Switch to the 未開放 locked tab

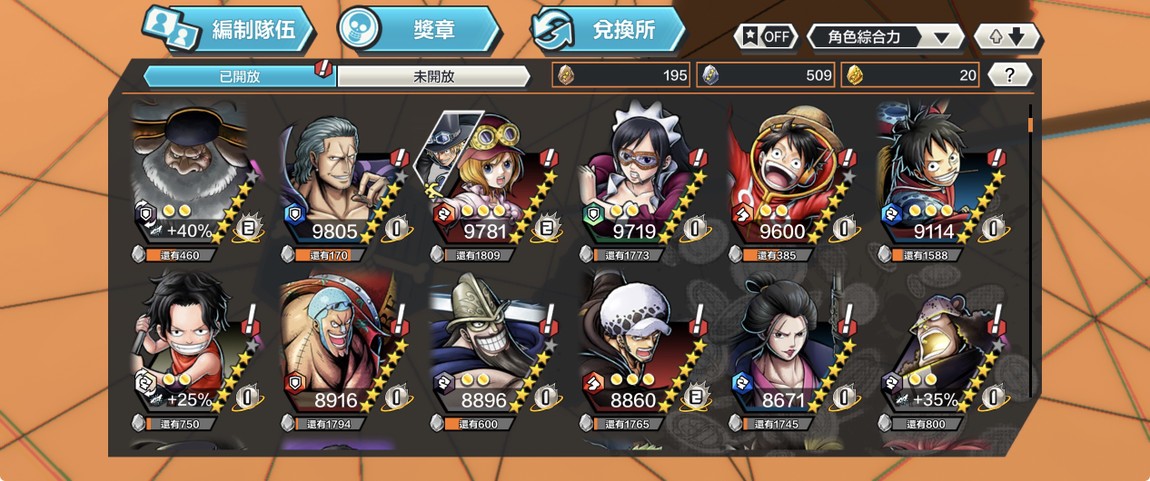433,76
